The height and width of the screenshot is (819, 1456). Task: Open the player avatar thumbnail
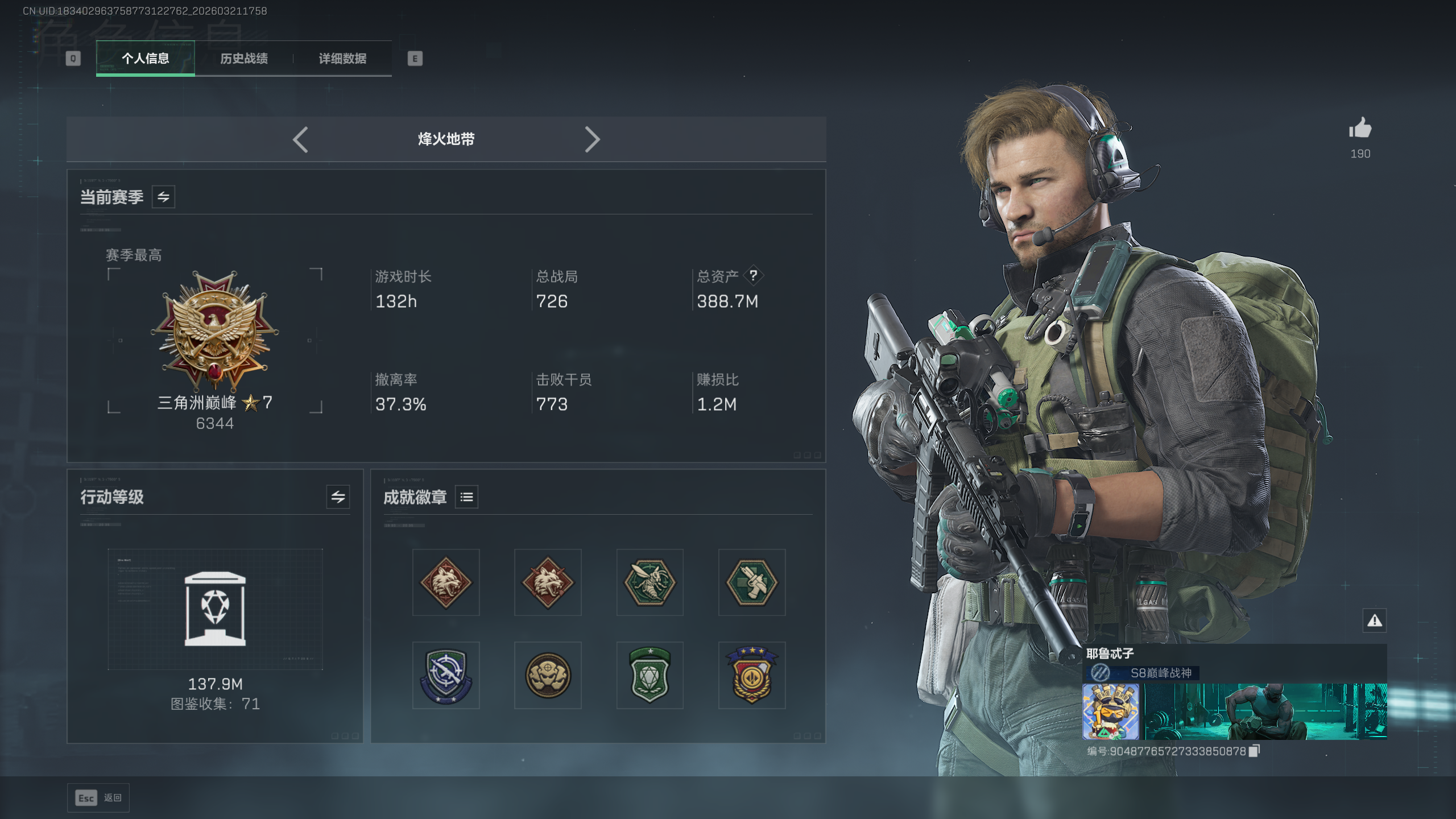pyautogui.click(x=1110, y=711)
